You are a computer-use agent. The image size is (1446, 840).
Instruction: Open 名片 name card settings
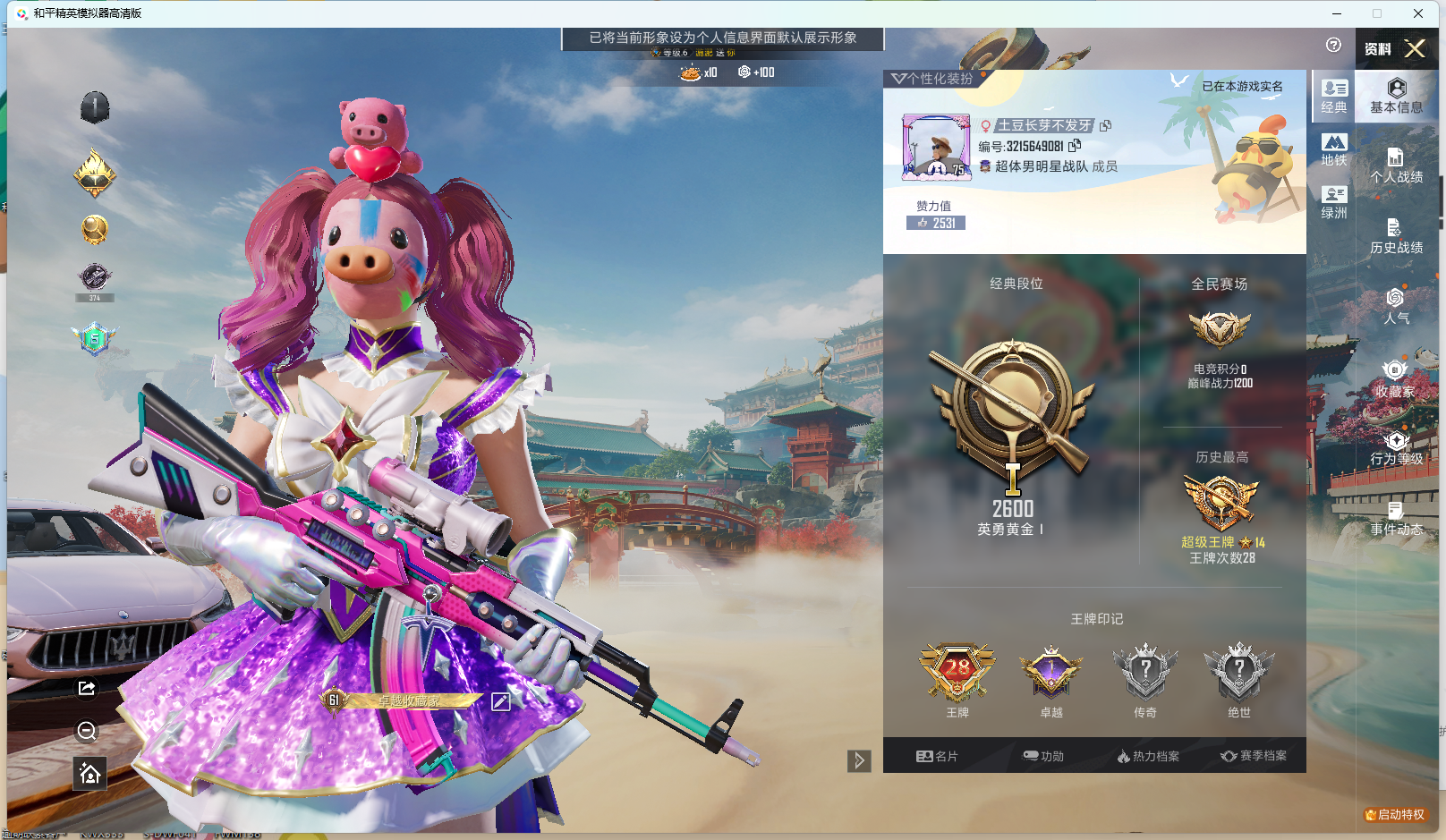[x=936, y=756]
